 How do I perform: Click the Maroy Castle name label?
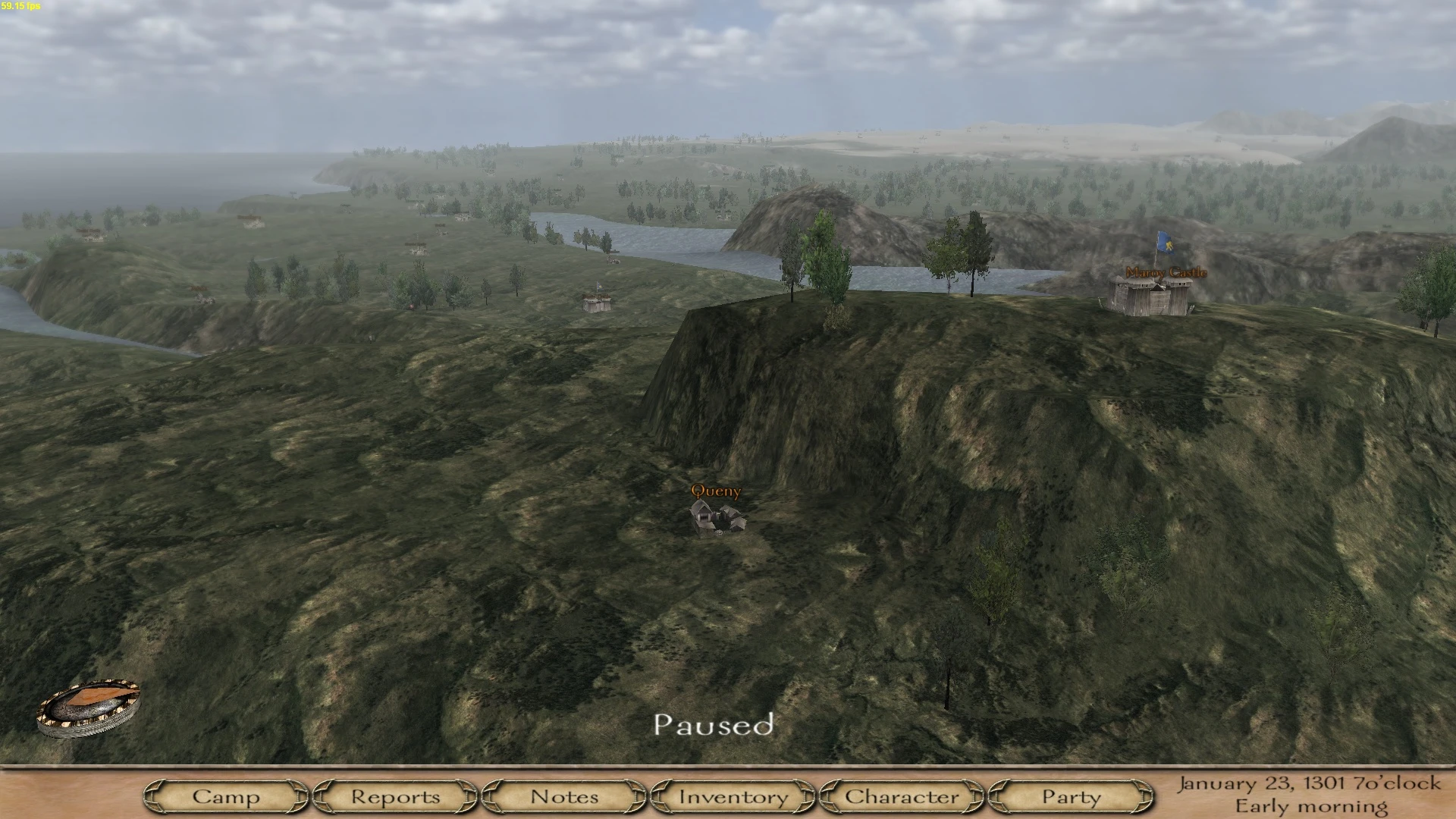pyautogui.click(x=1166, y=271)
